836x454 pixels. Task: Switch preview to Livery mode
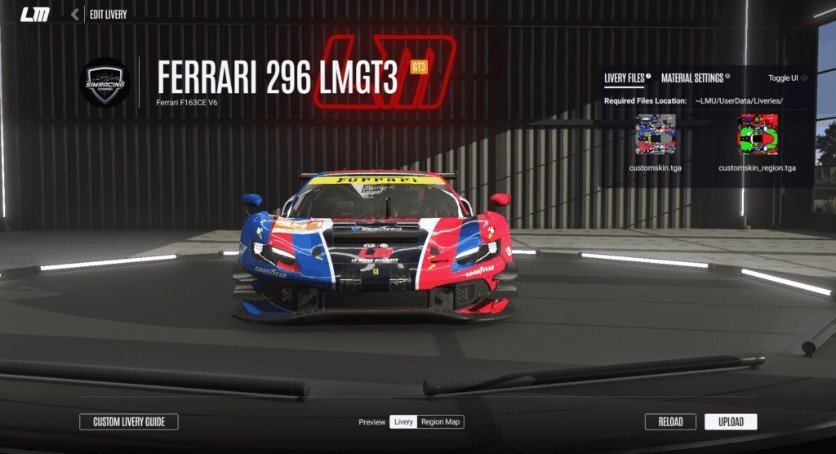coord(403,422)
